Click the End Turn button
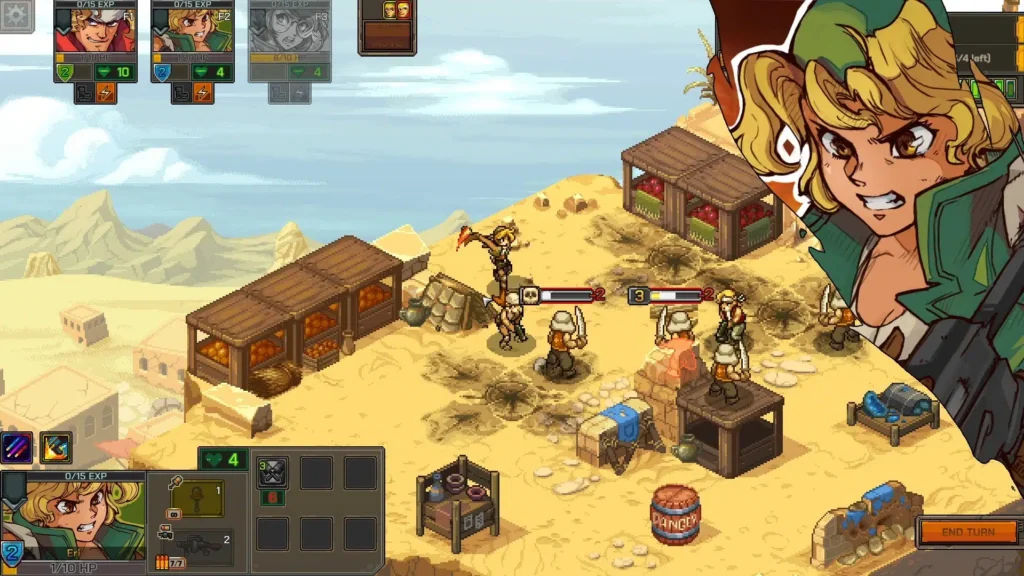 coord(967,532)
